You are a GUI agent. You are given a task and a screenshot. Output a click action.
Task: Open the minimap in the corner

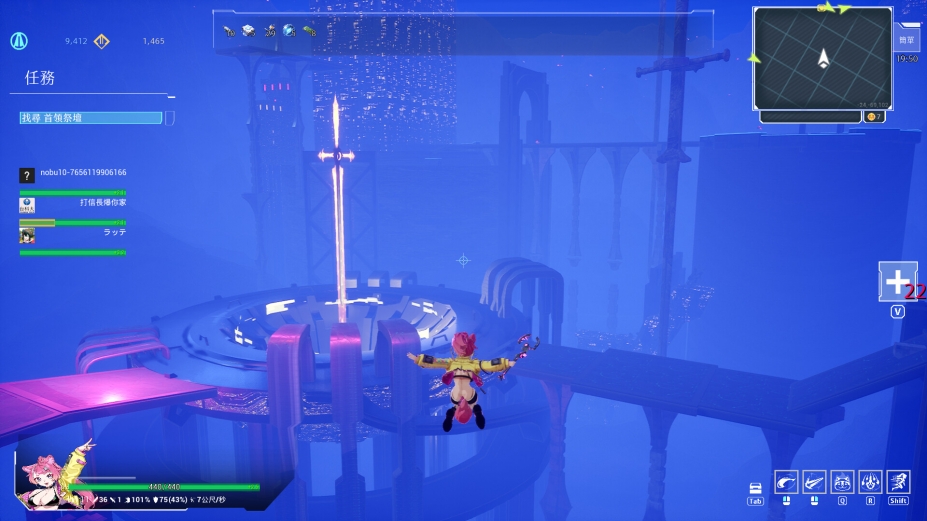point(822,58)
